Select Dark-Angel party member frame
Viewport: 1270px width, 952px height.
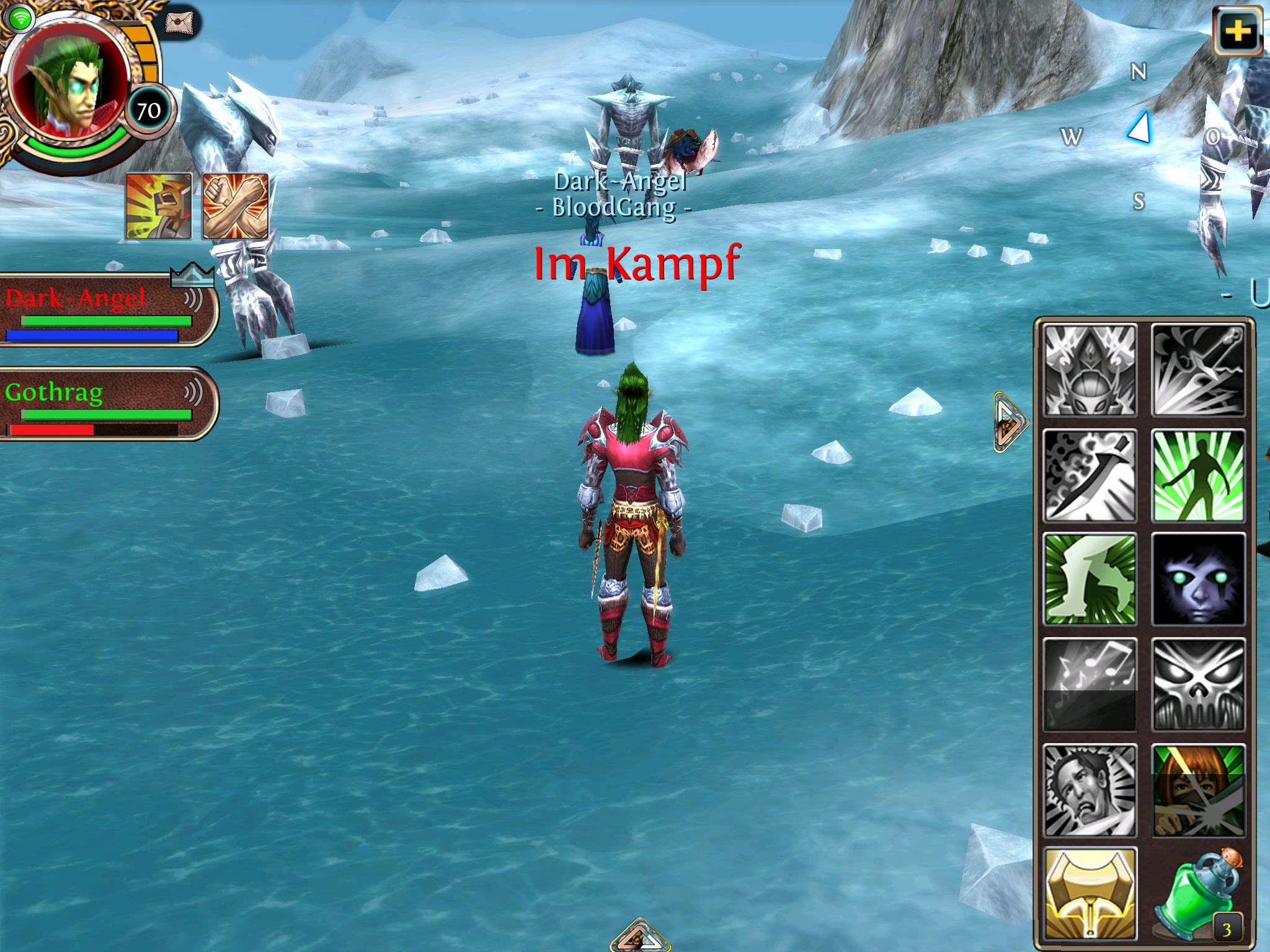pos(105,310)
